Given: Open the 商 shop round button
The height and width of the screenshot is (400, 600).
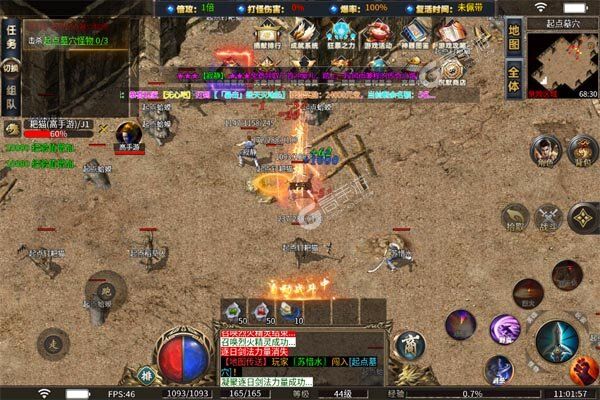Looking at the screenshot, I should point(409,345).
